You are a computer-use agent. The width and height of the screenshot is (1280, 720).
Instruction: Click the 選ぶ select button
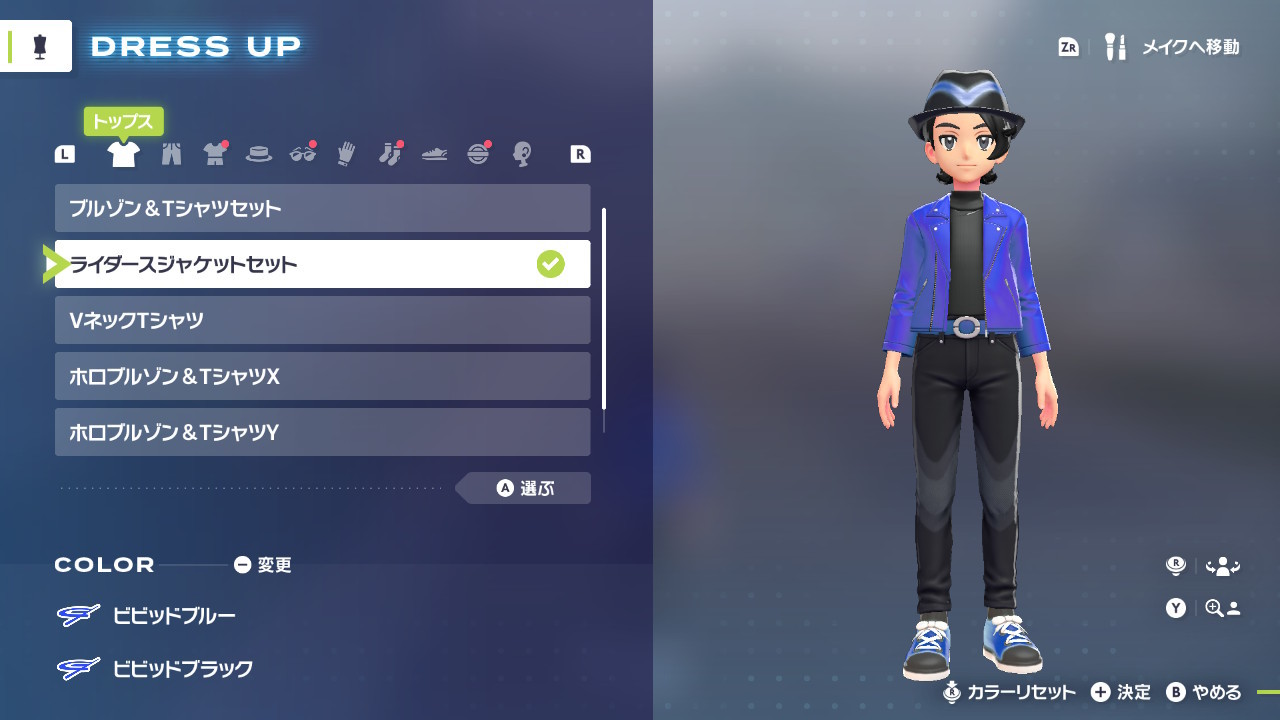(x=526, y=488)
